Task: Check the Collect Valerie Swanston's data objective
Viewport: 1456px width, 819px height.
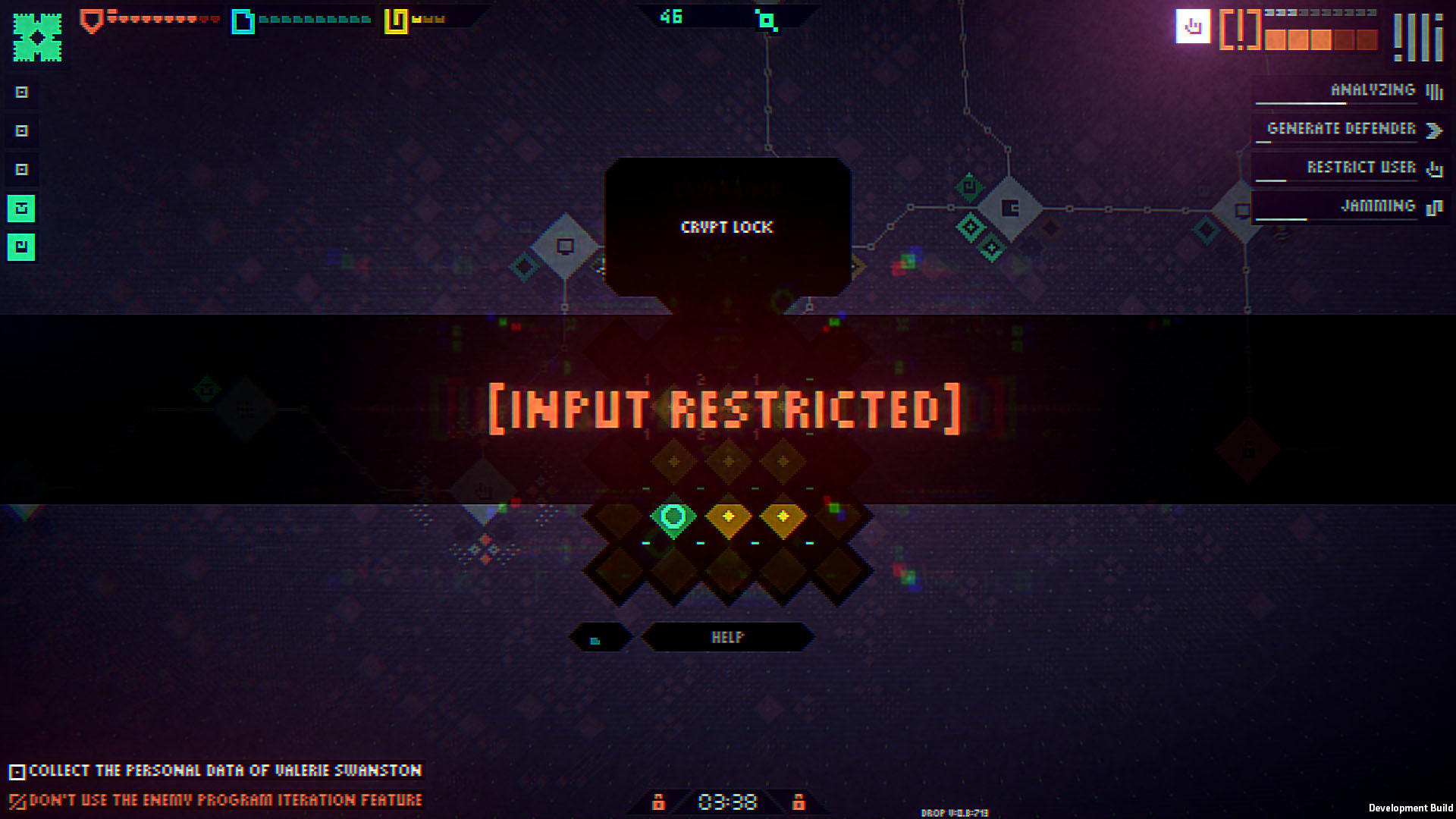Action: [x=18, y=770]
